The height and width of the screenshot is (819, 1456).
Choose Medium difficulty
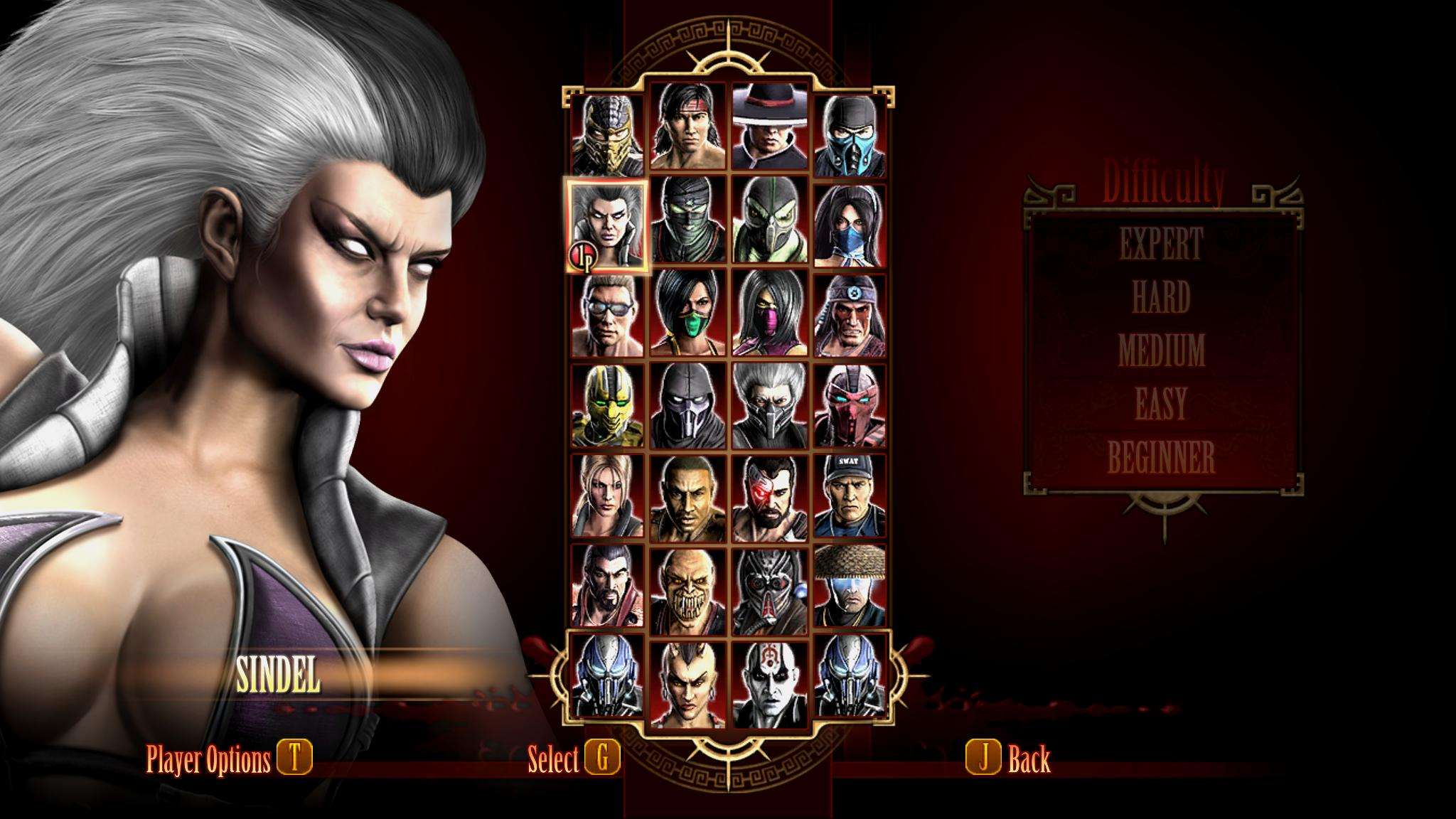[1162, 350]
